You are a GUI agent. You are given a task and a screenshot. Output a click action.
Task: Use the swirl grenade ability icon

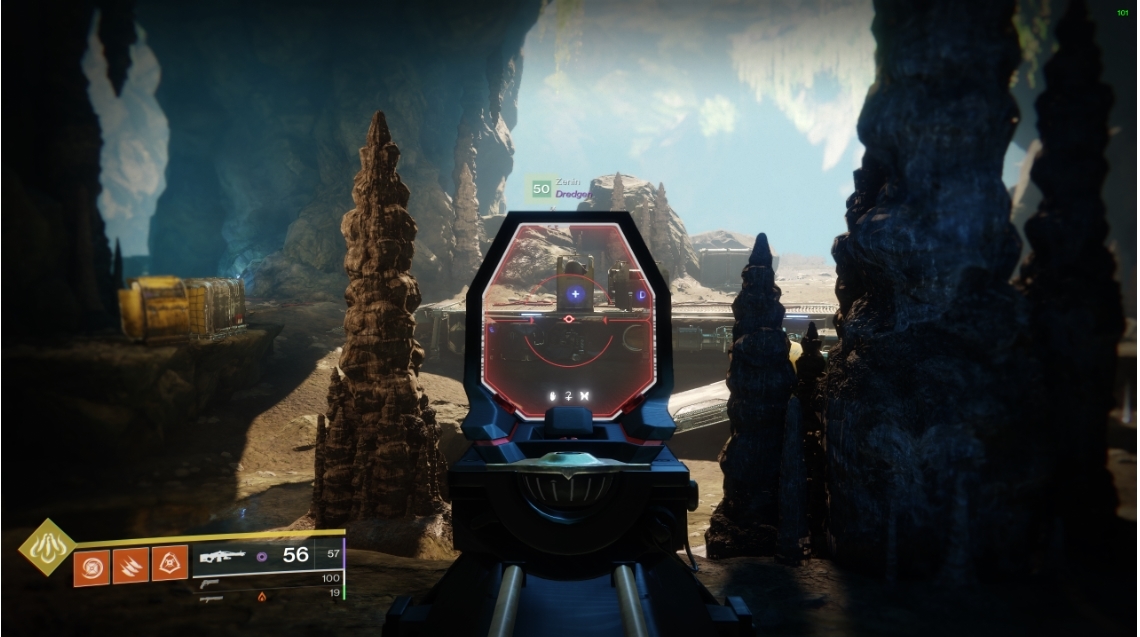pos(92,565)
